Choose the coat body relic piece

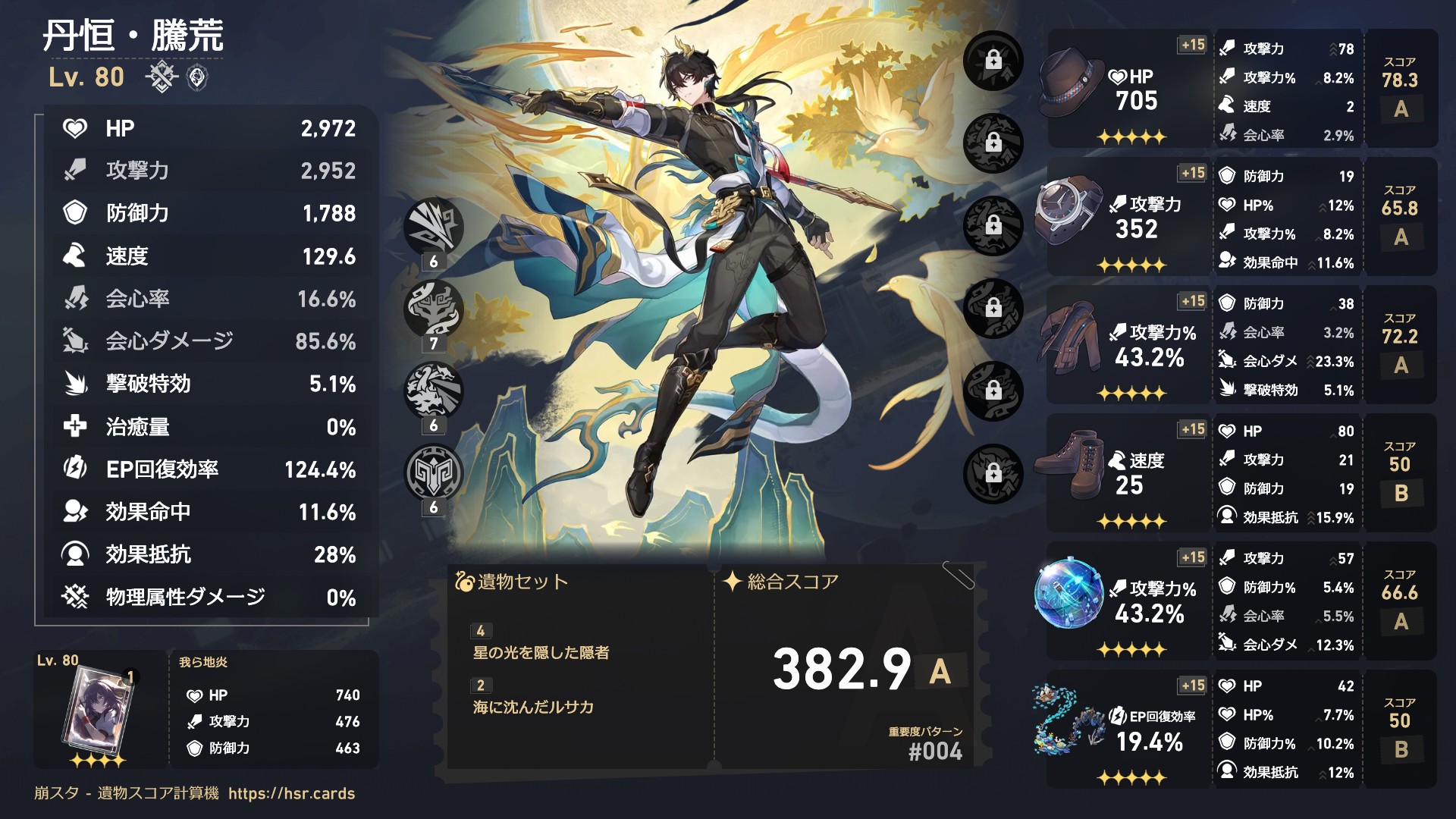[x=1071, y=339]
